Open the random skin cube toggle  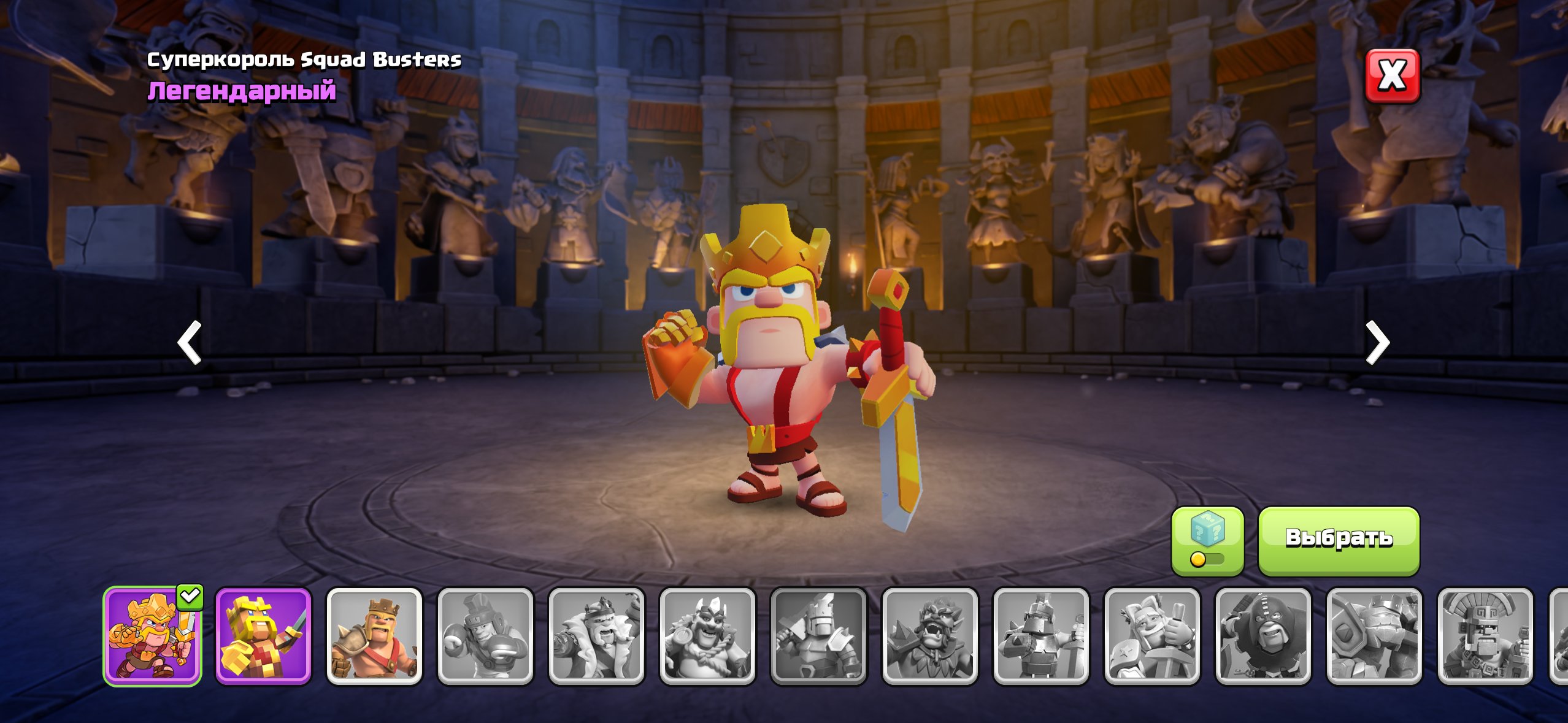point(1207,541)
